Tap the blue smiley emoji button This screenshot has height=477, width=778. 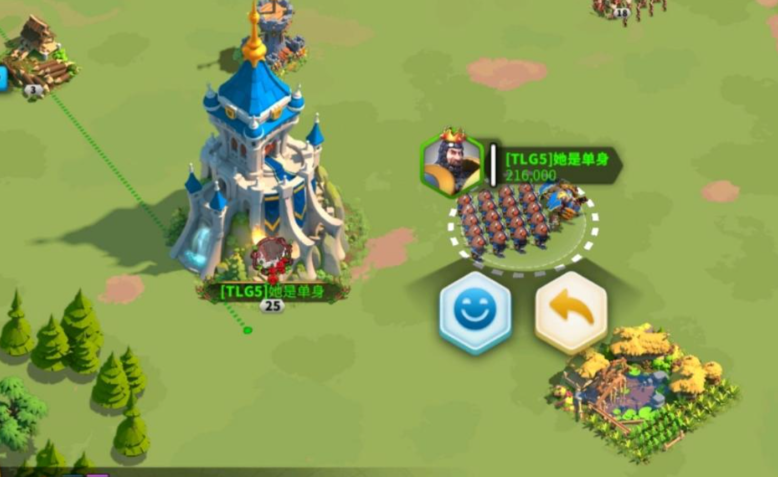474,311
